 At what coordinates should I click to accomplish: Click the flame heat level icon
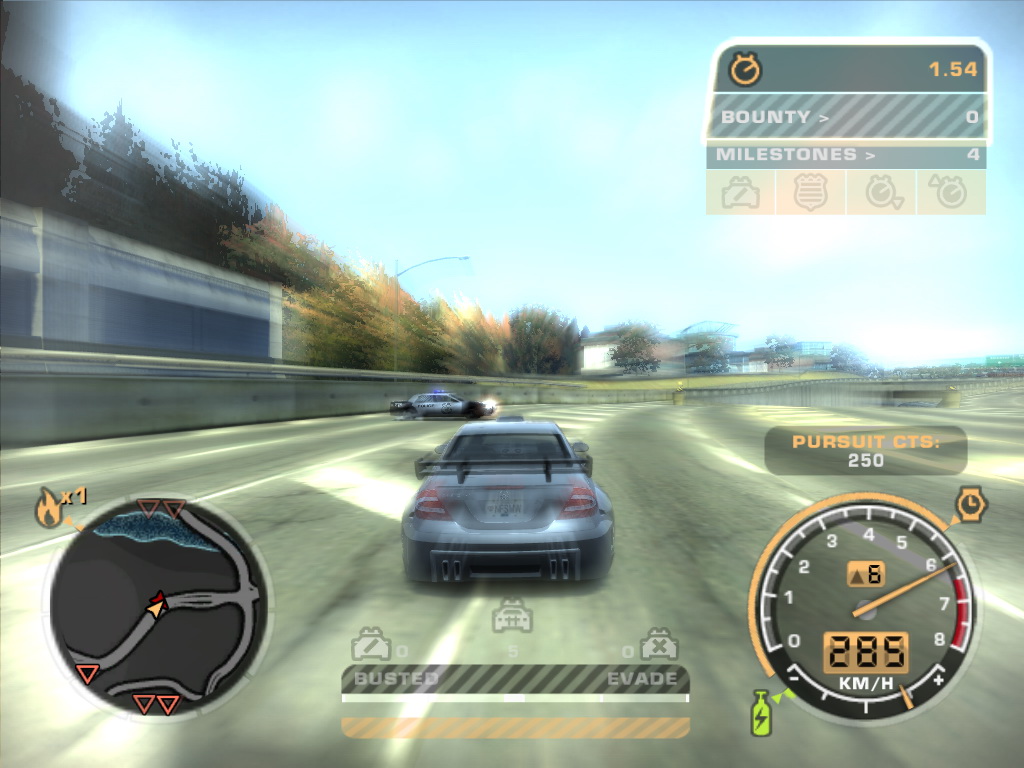tap(48, 510)
